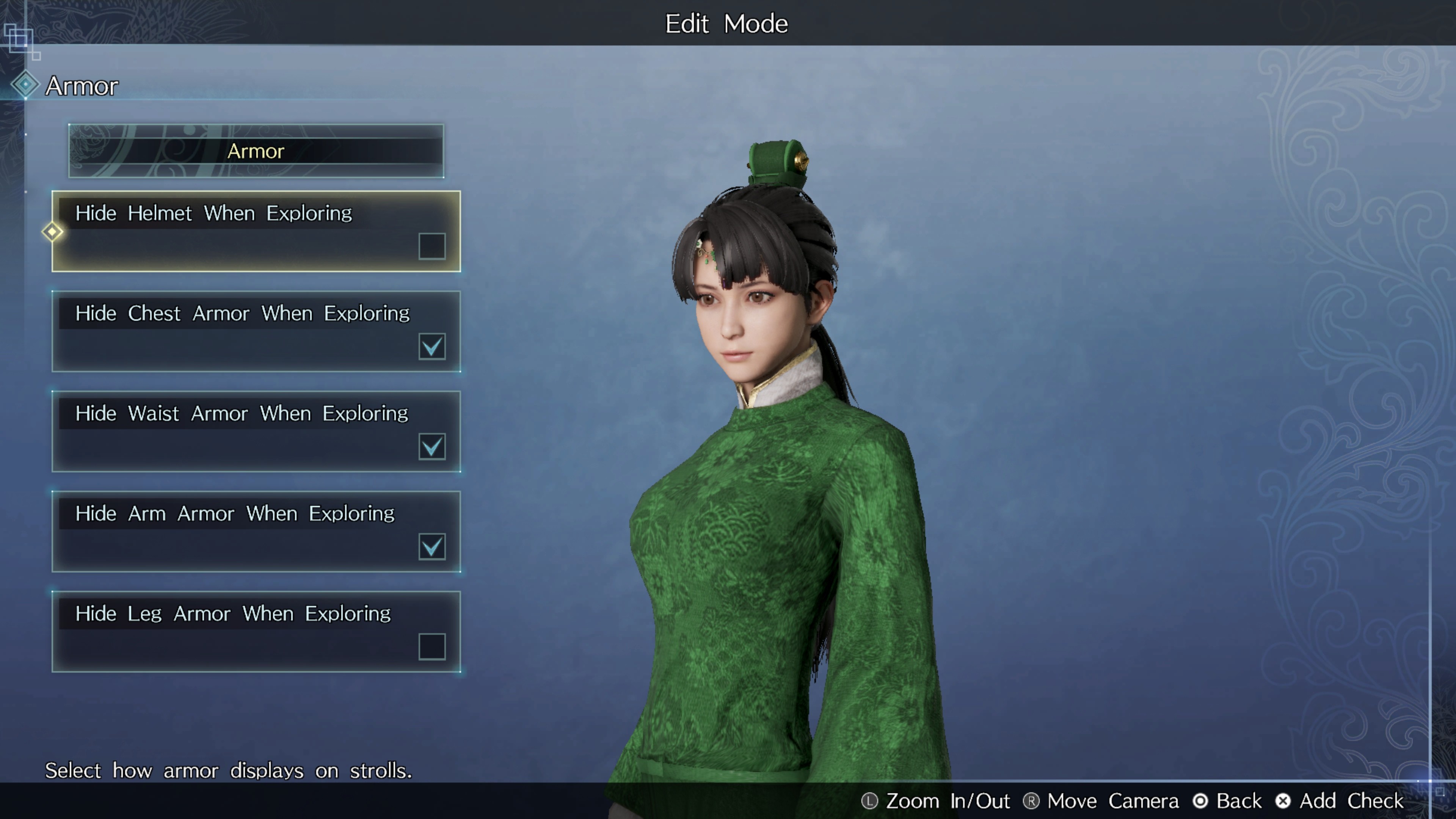Click the checkmark inside Hide Waist Armor box
Screen dimensions: 1456x819
click(x=432, y=447)
